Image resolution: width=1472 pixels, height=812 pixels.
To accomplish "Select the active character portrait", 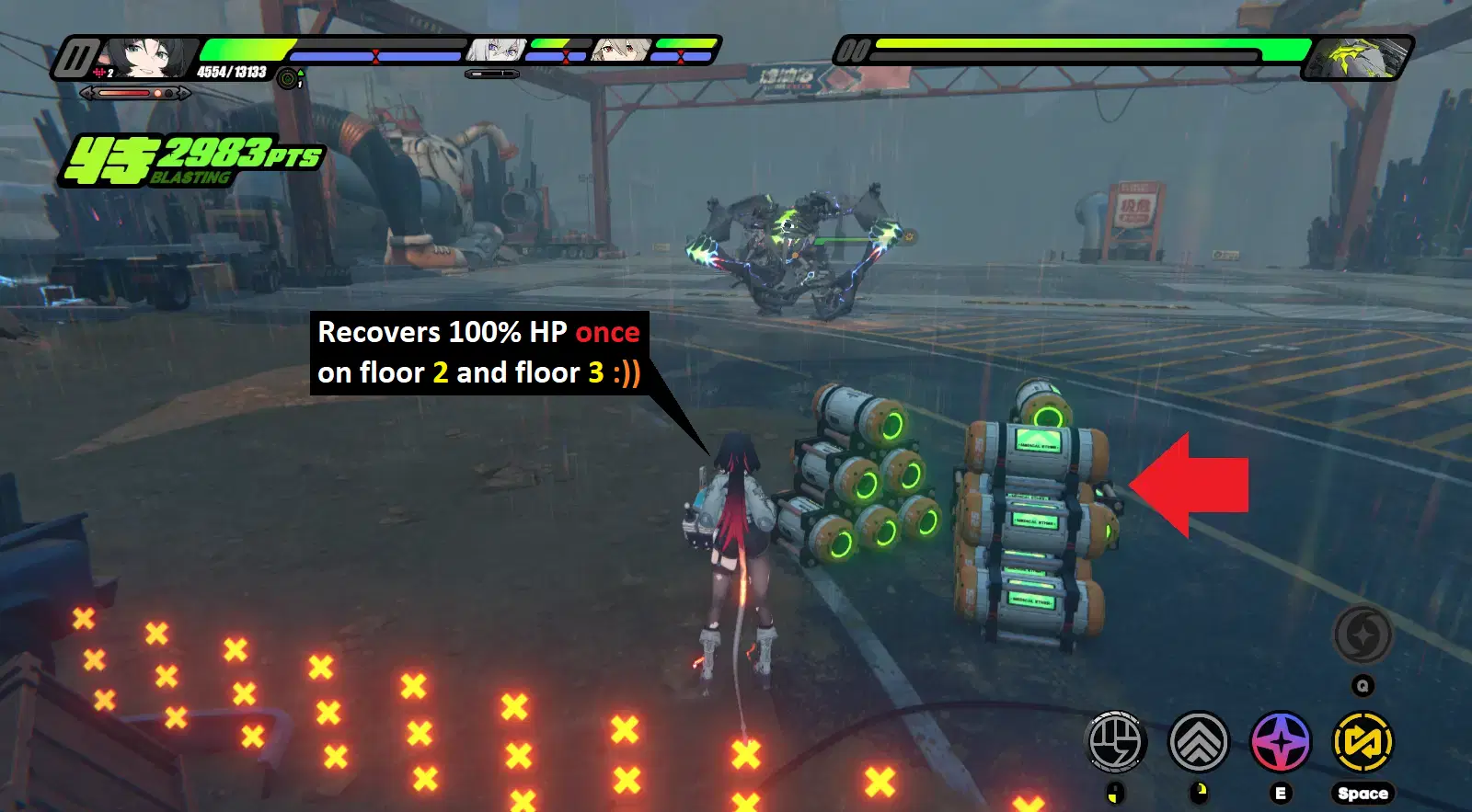I will point(147,53).
